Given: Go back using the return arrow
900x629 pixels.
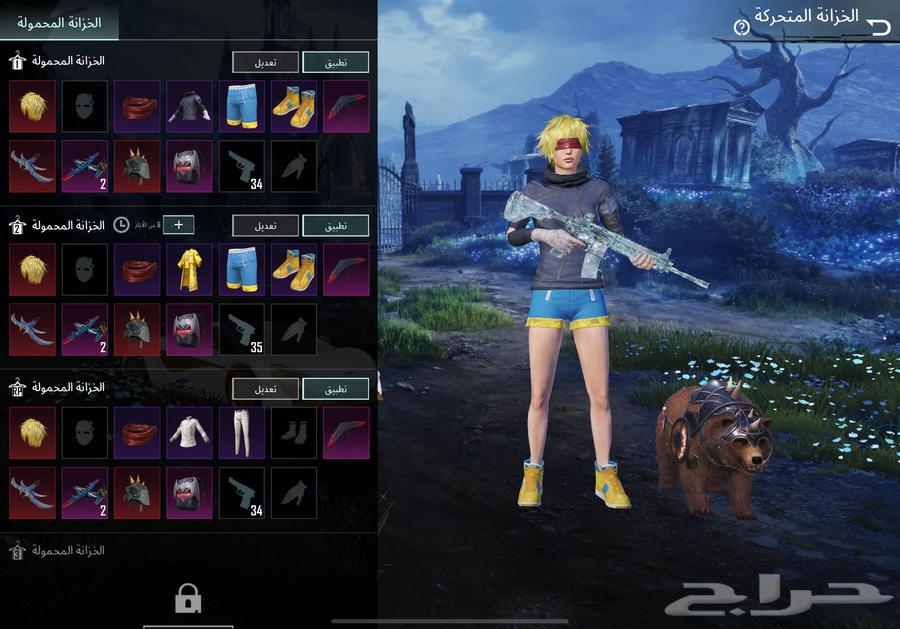Looking at the screenshot, I should click(x=879, y=27).
